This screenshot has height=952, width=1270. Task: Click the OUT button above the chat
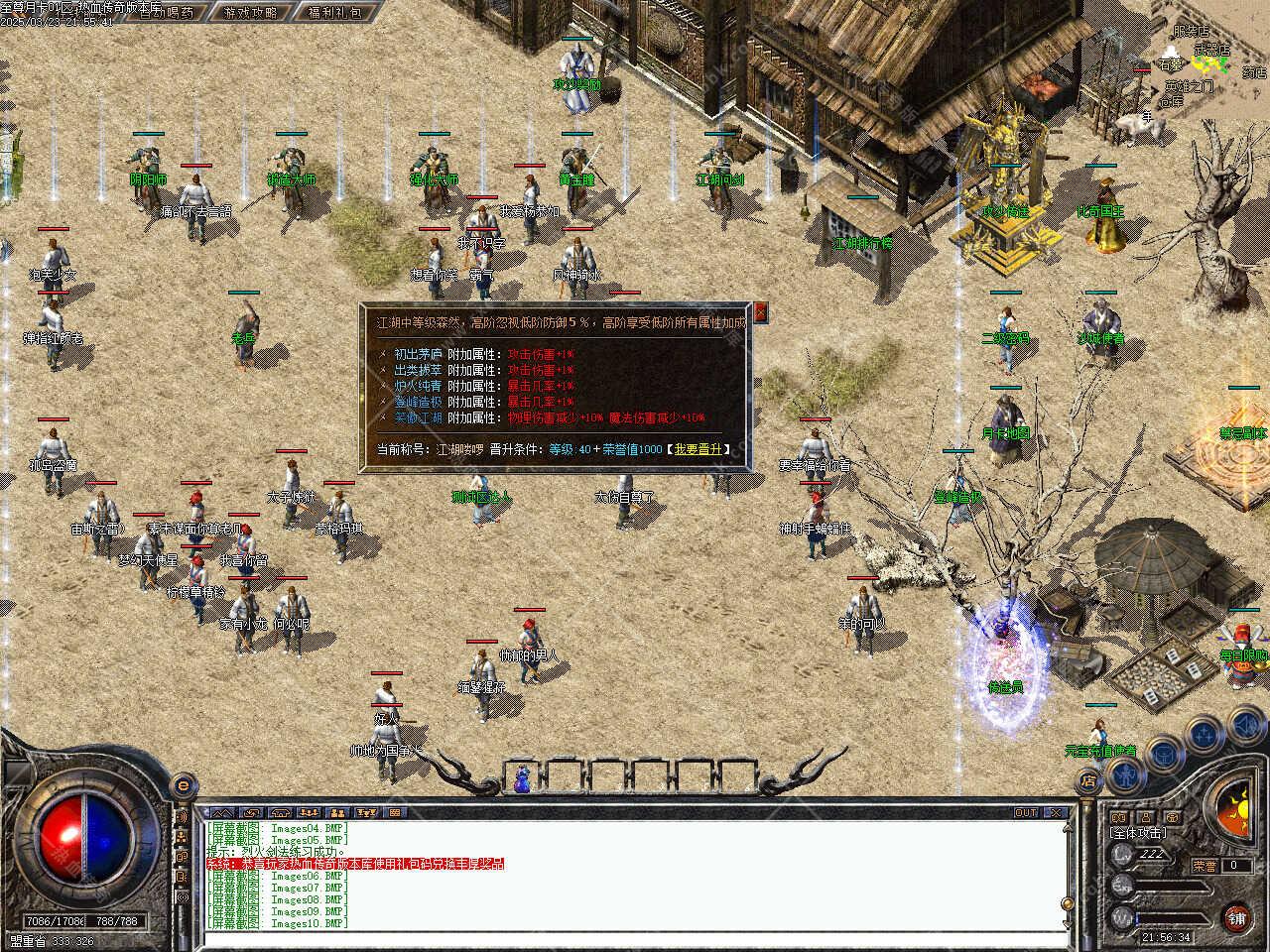tap(1026, 812)
